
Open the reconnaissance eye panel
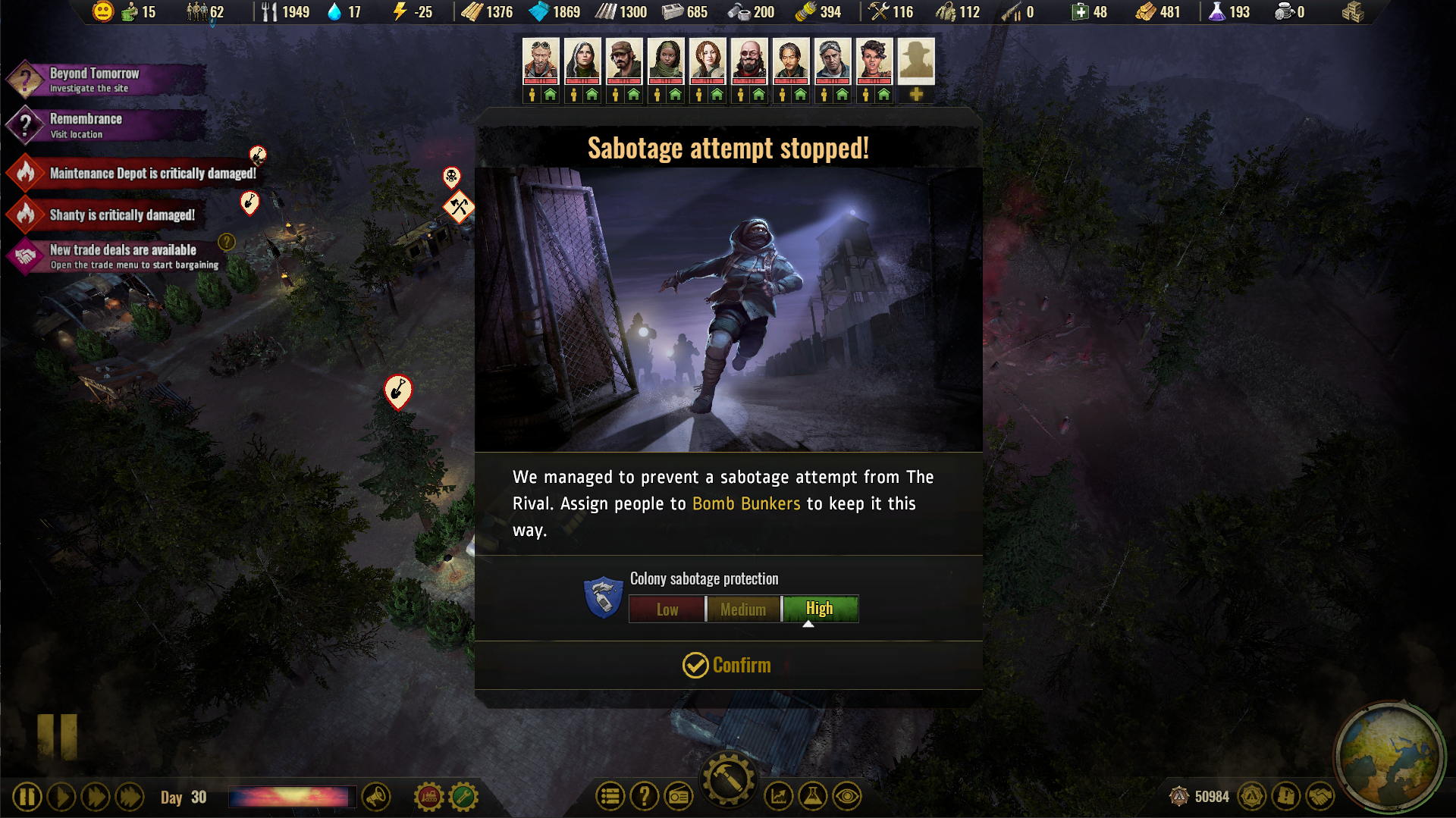tap(848, 797)
